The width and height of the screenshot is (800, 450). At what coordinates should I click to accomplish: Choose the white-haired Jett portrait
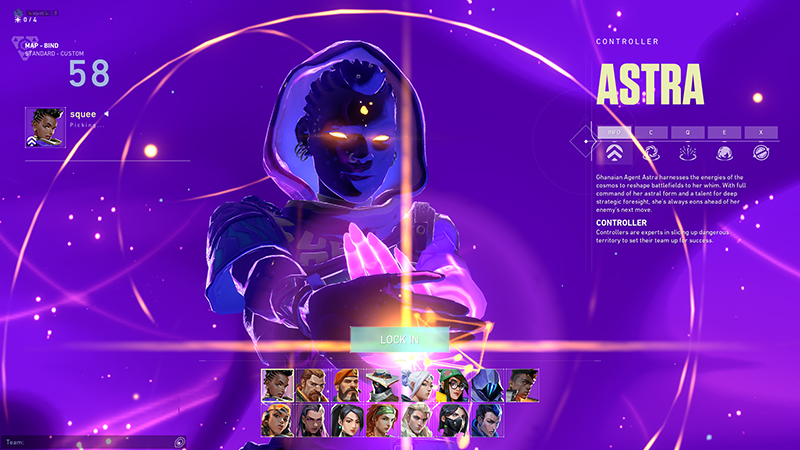417,384
